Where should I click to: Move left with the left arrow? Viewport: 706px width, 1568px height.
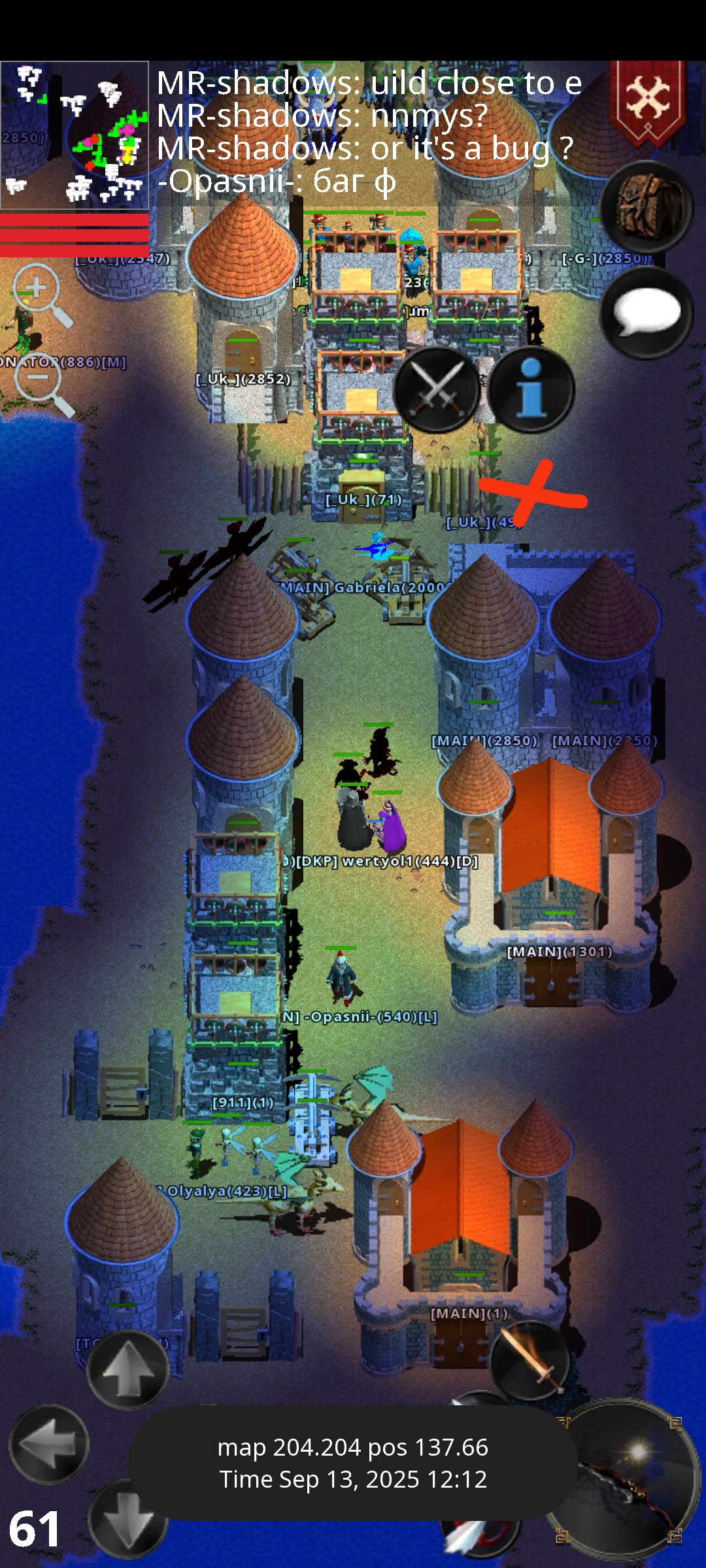pos(48,1444)
